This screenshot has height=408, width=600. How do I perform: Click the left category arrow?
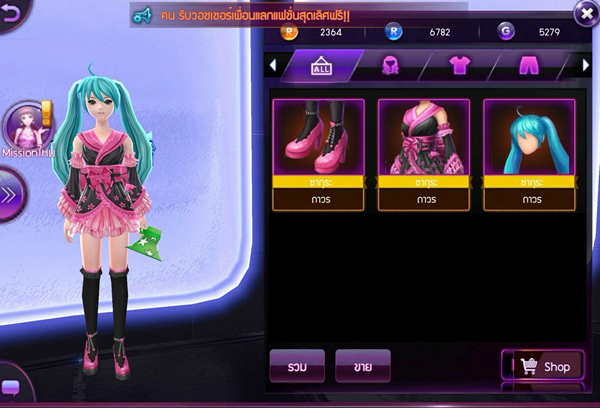pyautogui.click(x=274, y=66)
